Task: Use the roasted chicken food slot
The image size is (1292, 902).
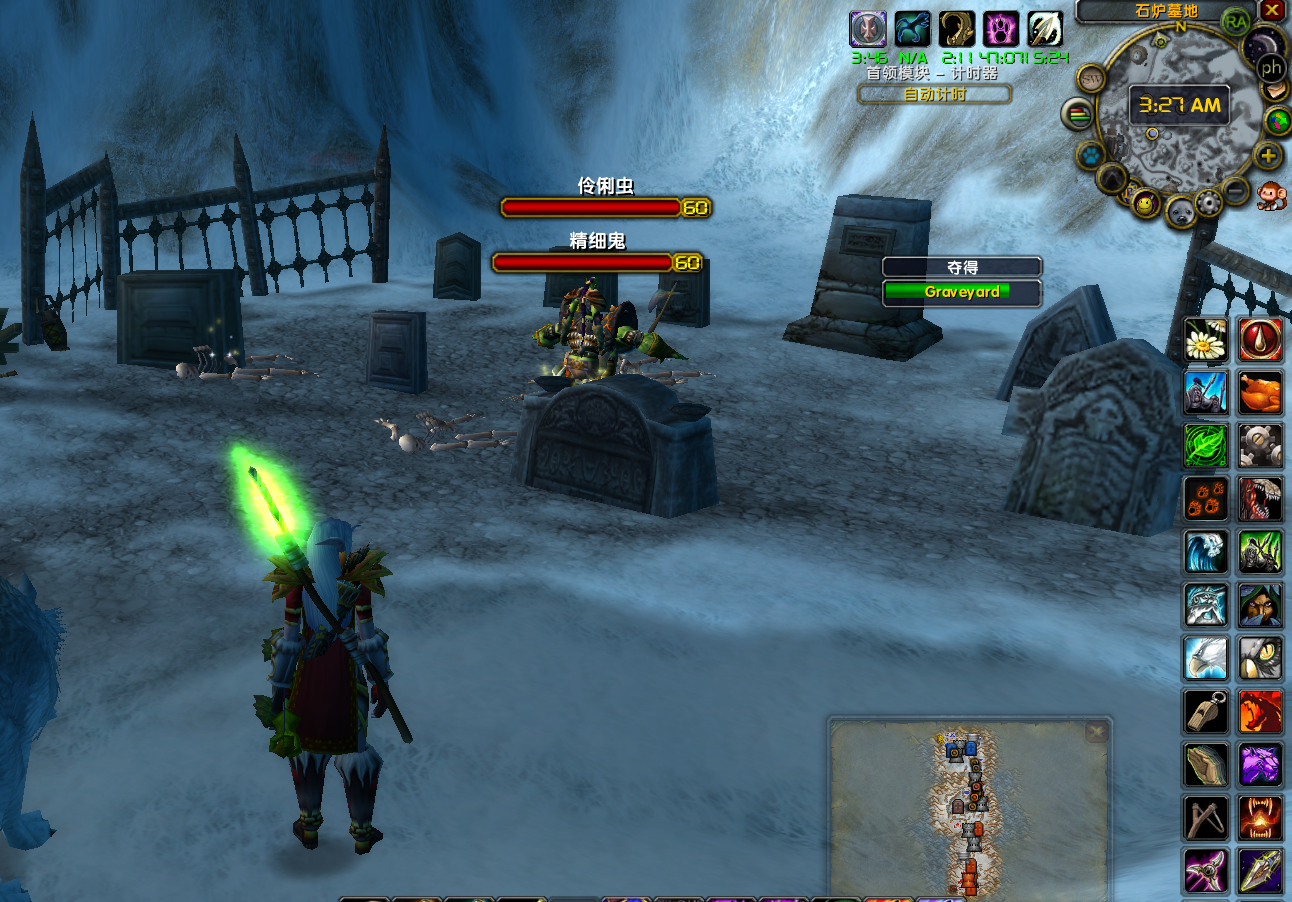Action: pos(1260,393)
